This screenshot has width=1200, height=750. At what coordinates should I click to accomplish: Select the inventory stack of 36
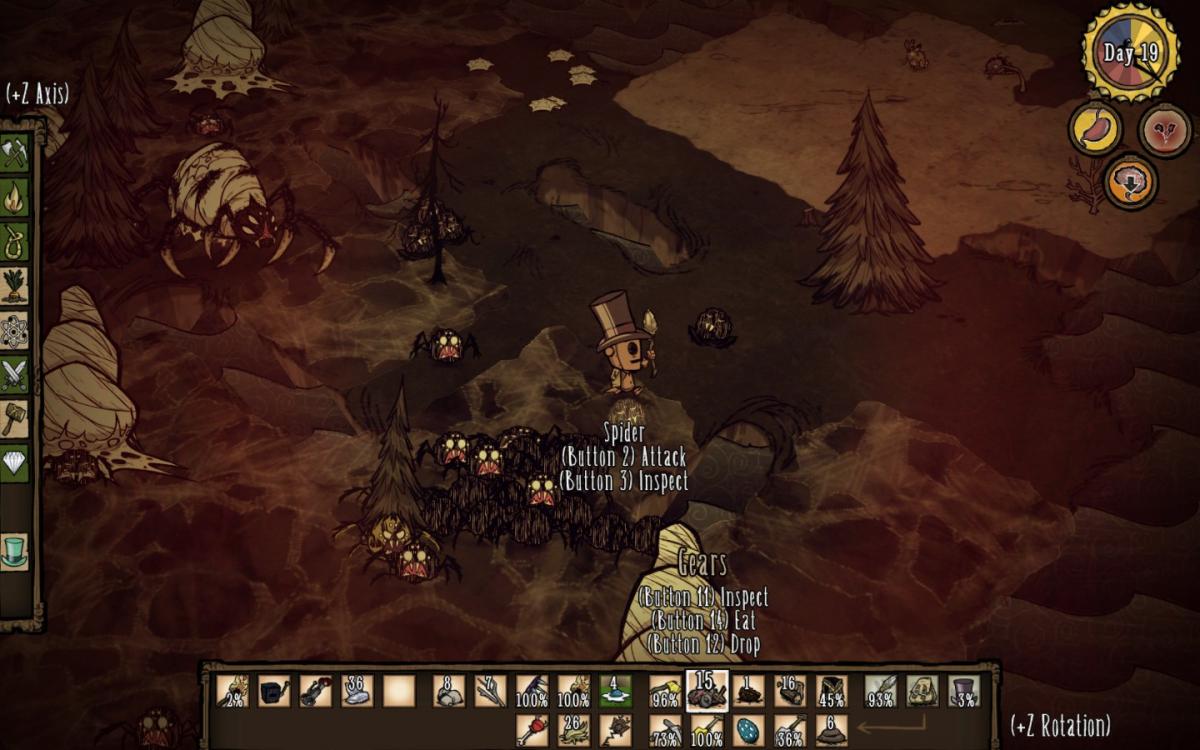[357, 691]
